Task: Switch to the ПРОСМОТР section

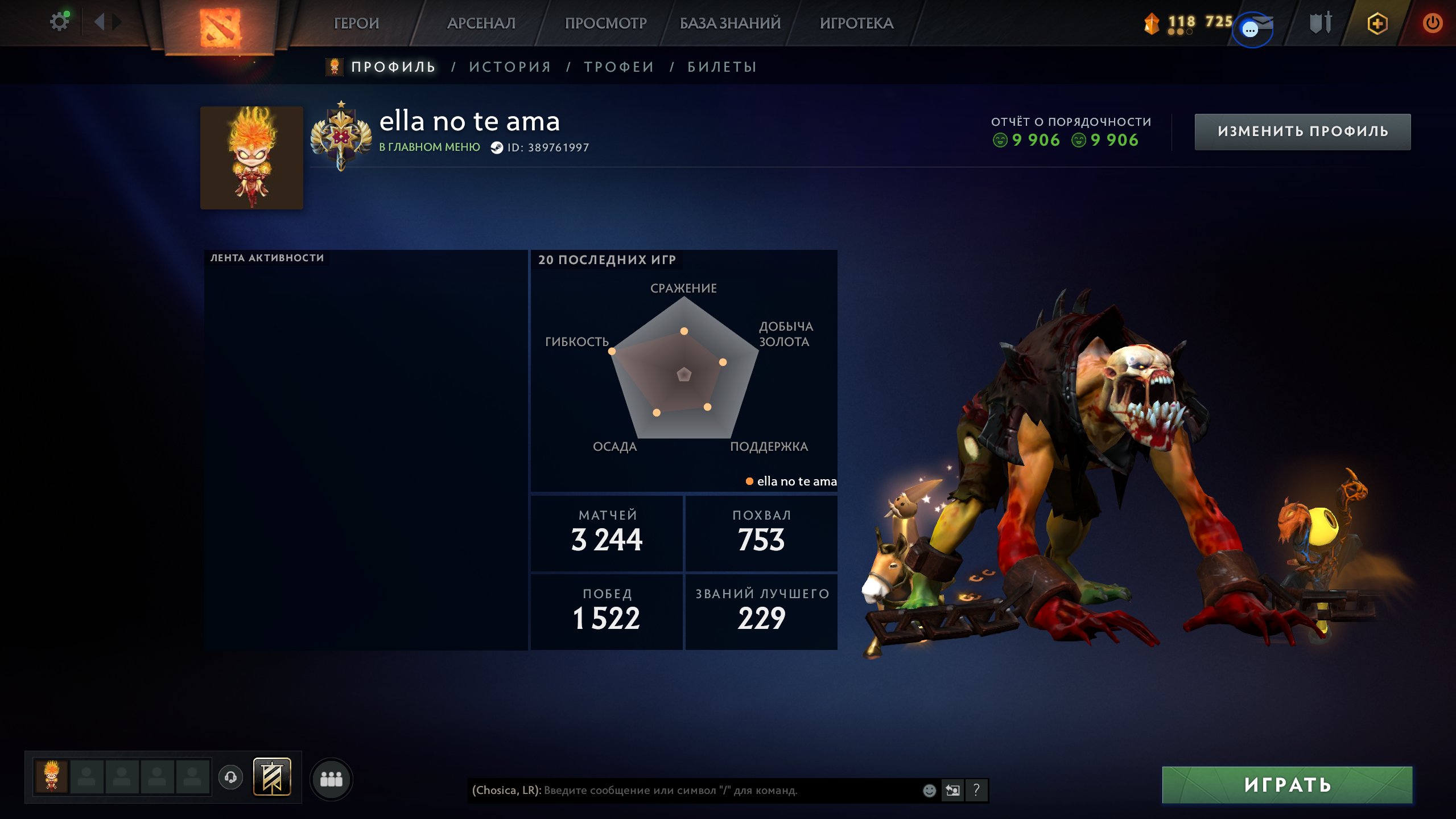Action: click(605, 23)
